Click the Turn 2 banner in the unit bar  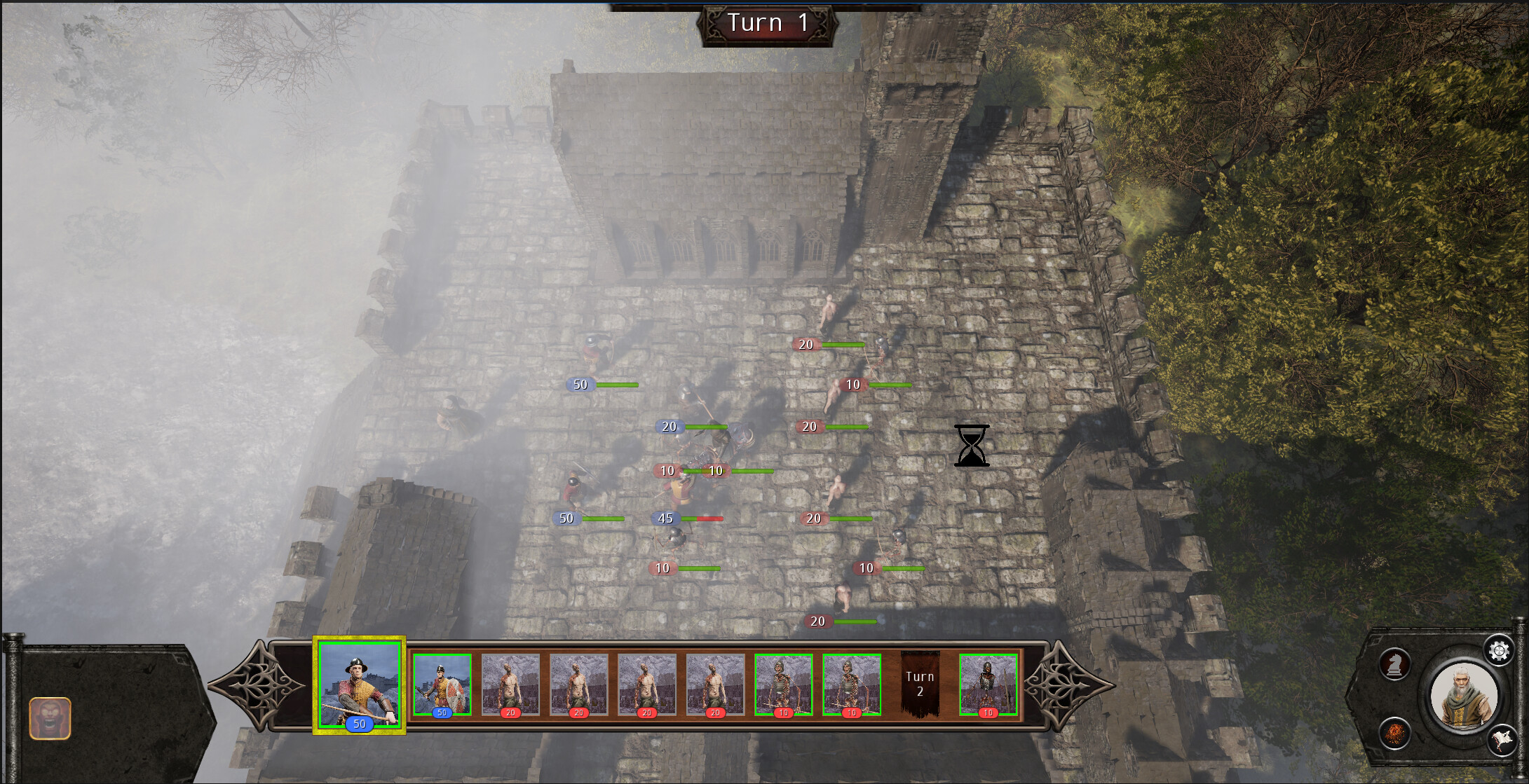(921, 683)
